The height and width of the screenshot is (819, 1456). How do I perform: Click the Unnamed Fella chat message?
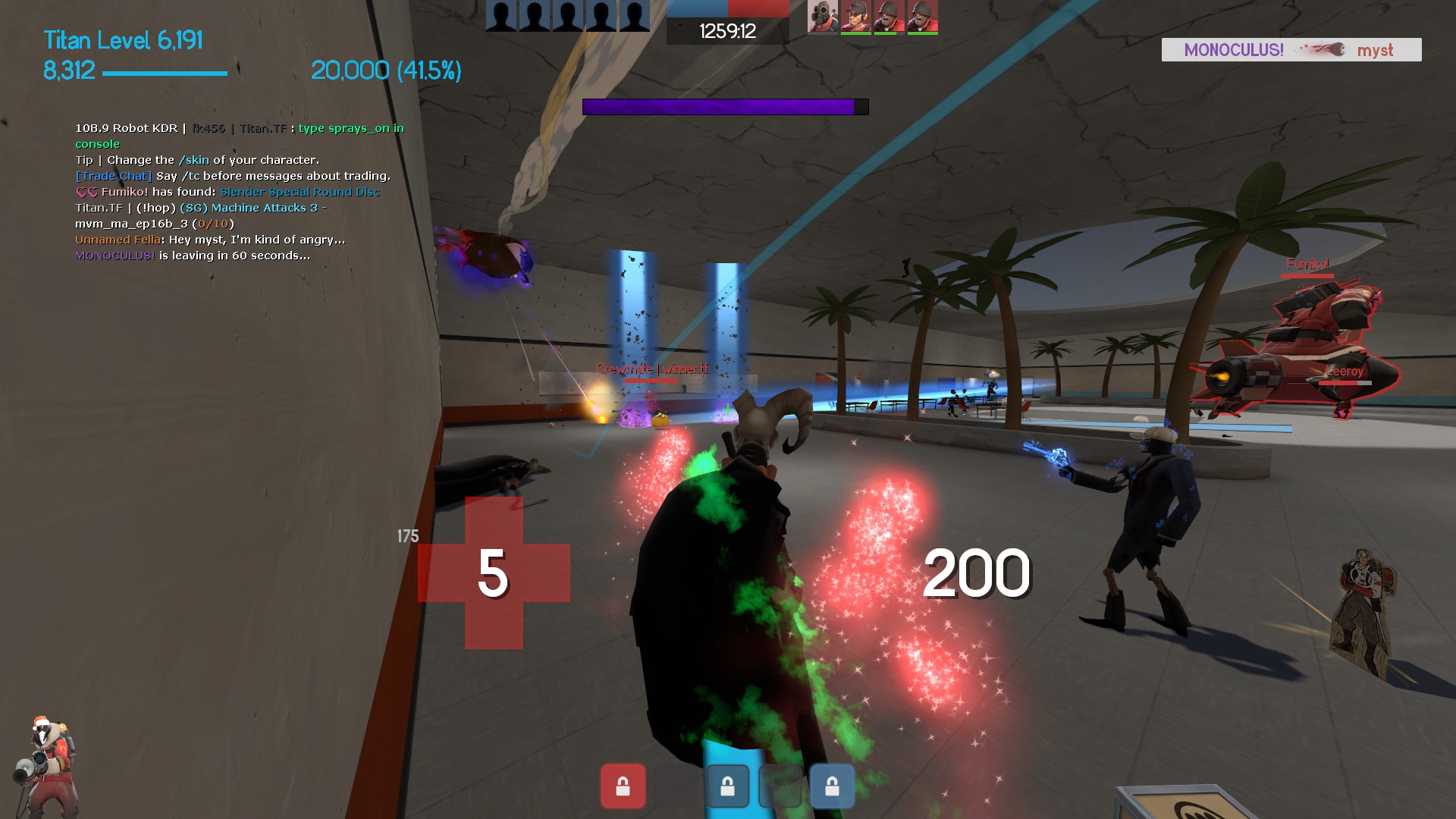[x=210, y=240]
